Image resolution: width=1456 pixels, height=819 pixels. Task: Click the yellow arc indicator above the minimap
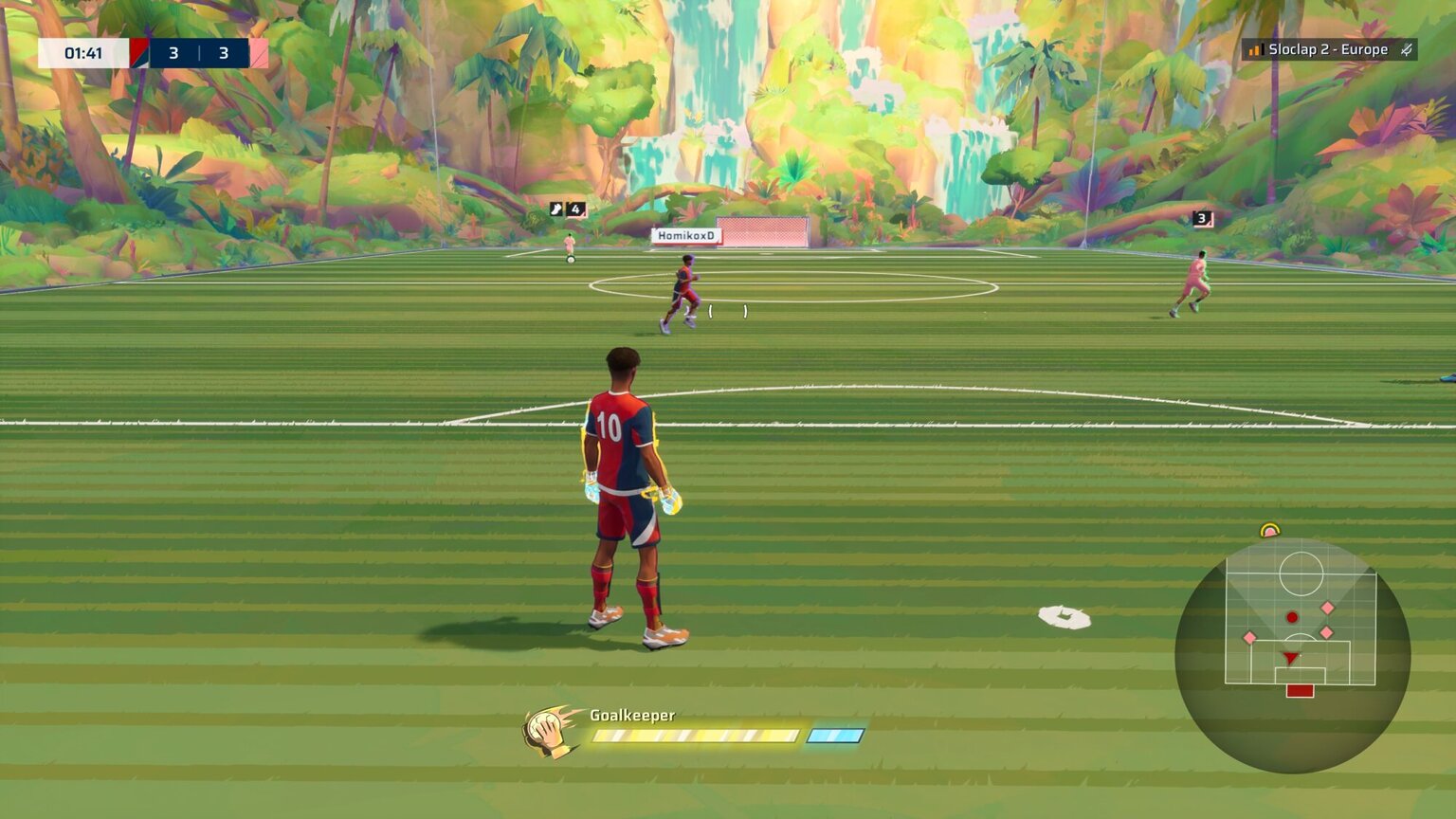pos(1270,529)
